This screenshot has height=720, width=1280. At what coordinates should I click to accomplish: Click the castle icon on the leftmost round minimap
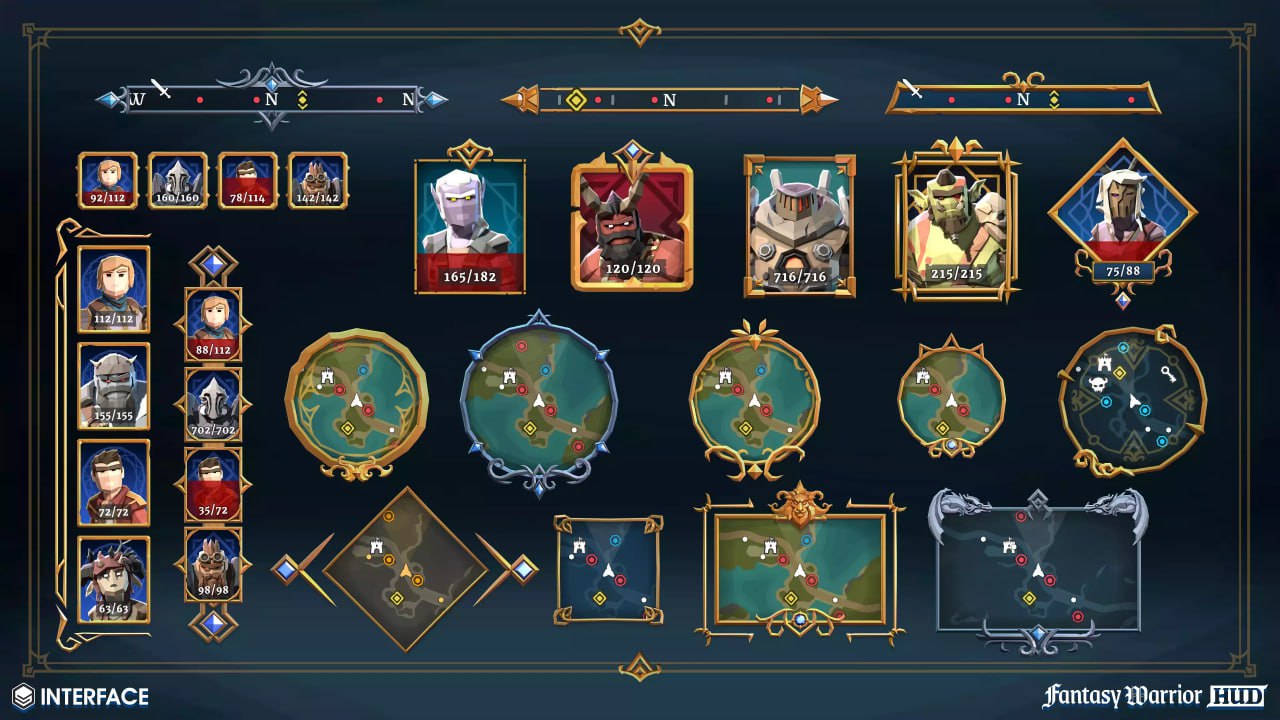327,377
